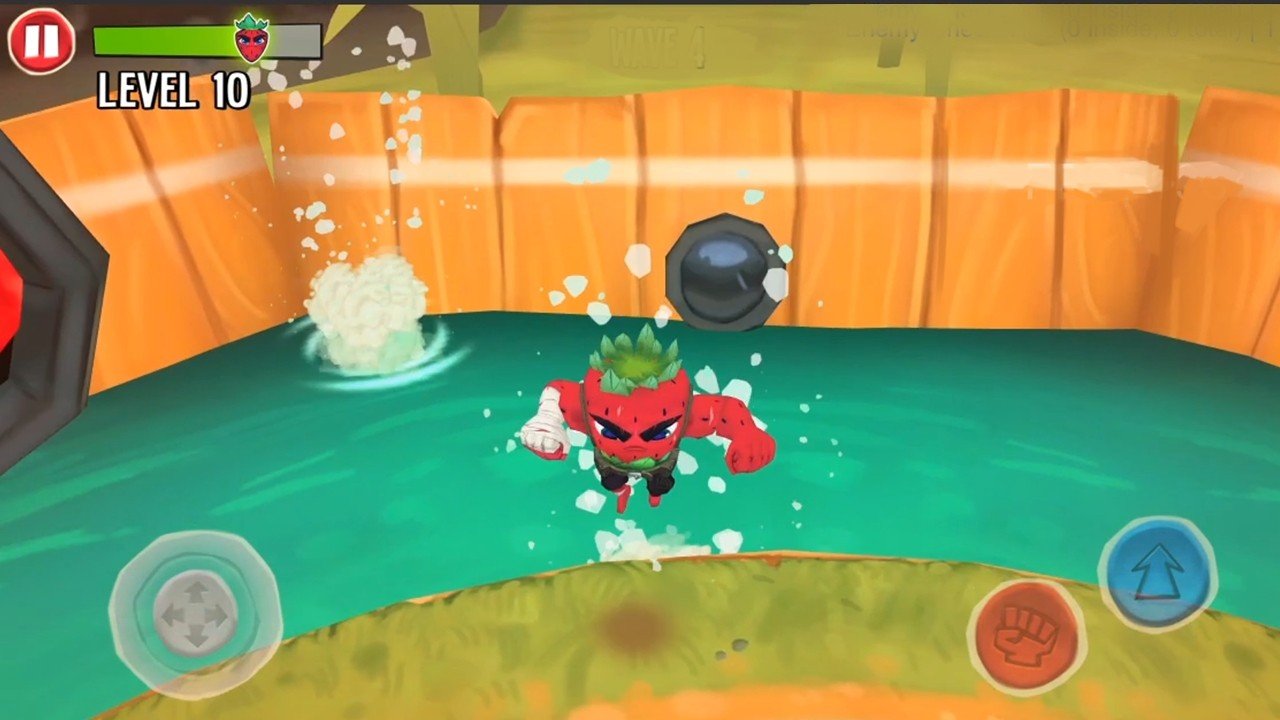This screenshot has width=1280, height=720.
Task: Touch the virtual movement joystick
Action: coord(195,612)
